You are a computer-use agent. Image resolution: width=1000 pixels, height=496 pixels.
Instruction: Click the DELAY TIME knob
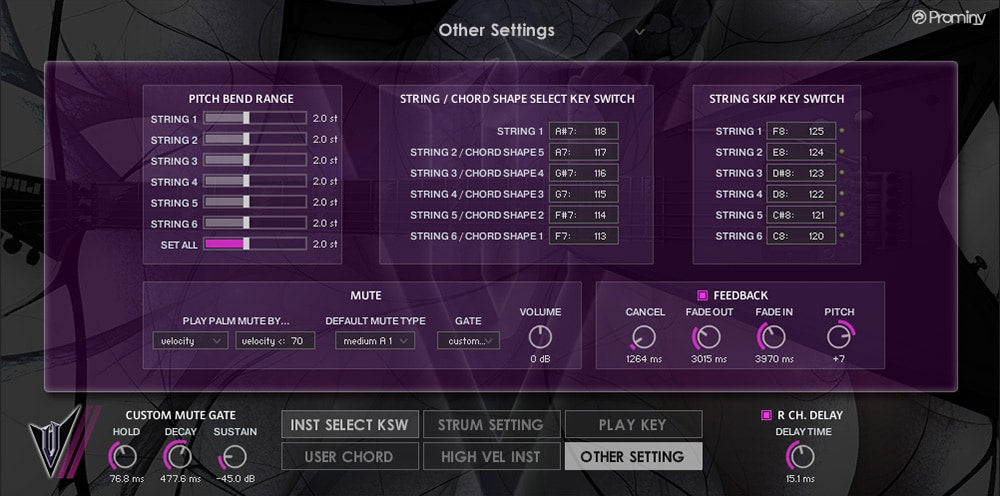pyautogui.click(x=800, y=455)
